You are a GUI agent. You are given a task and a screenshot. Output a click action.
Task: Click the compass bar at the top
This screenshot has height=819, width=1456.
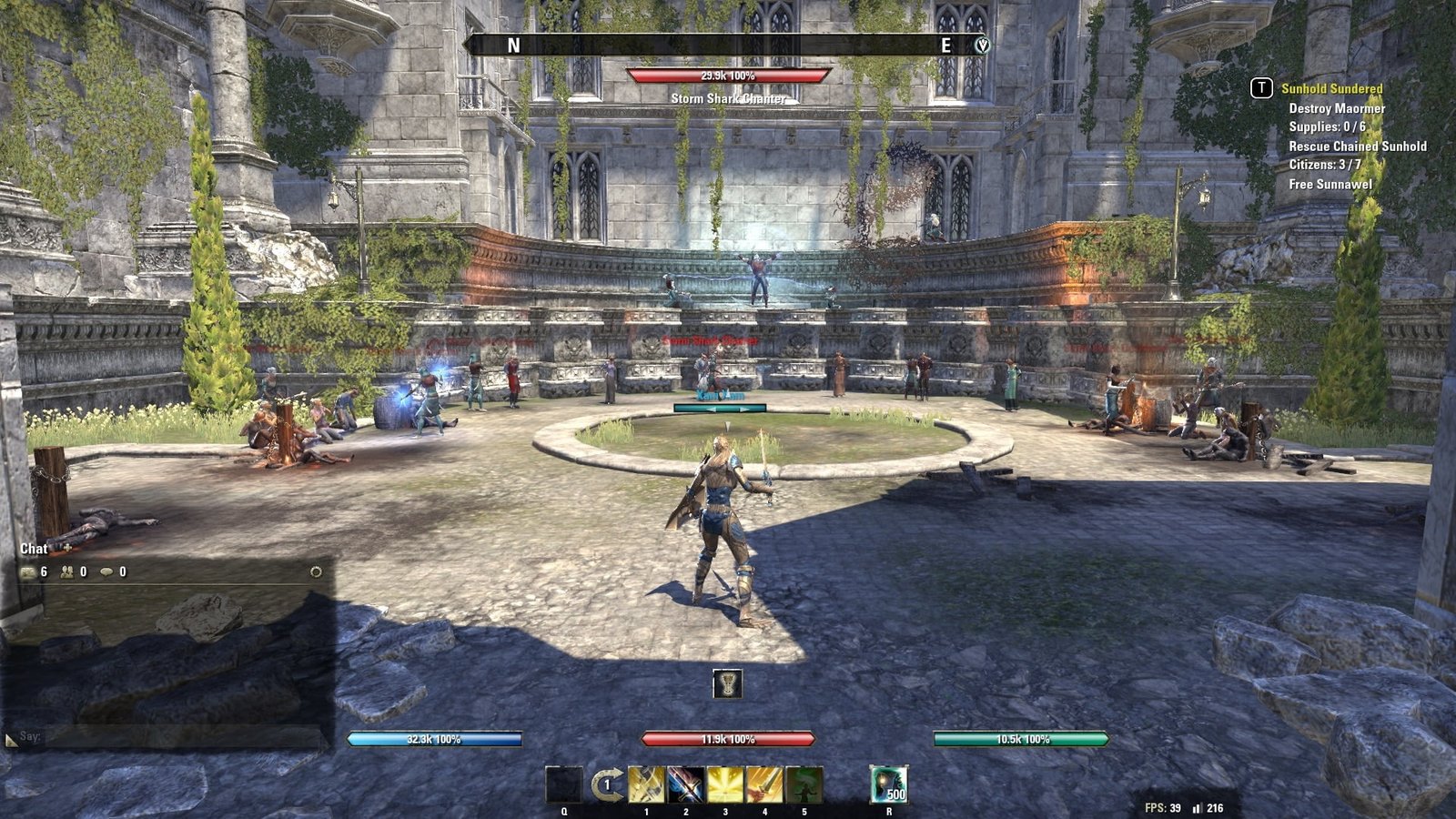click(x=728, y=45)
